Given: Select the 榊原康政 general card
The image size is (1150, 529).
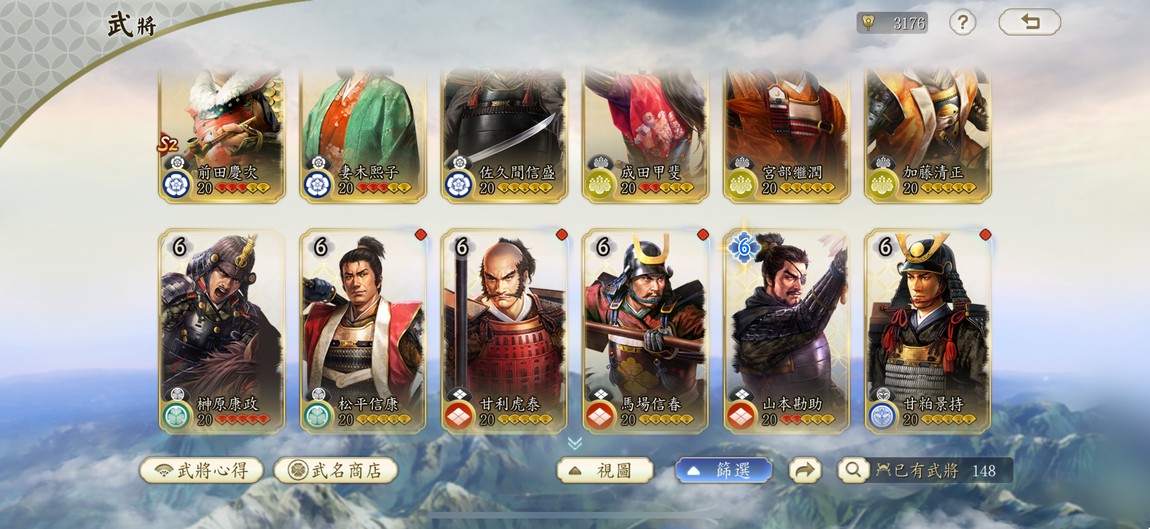Looking at the screenshot, I should (222, 330).
